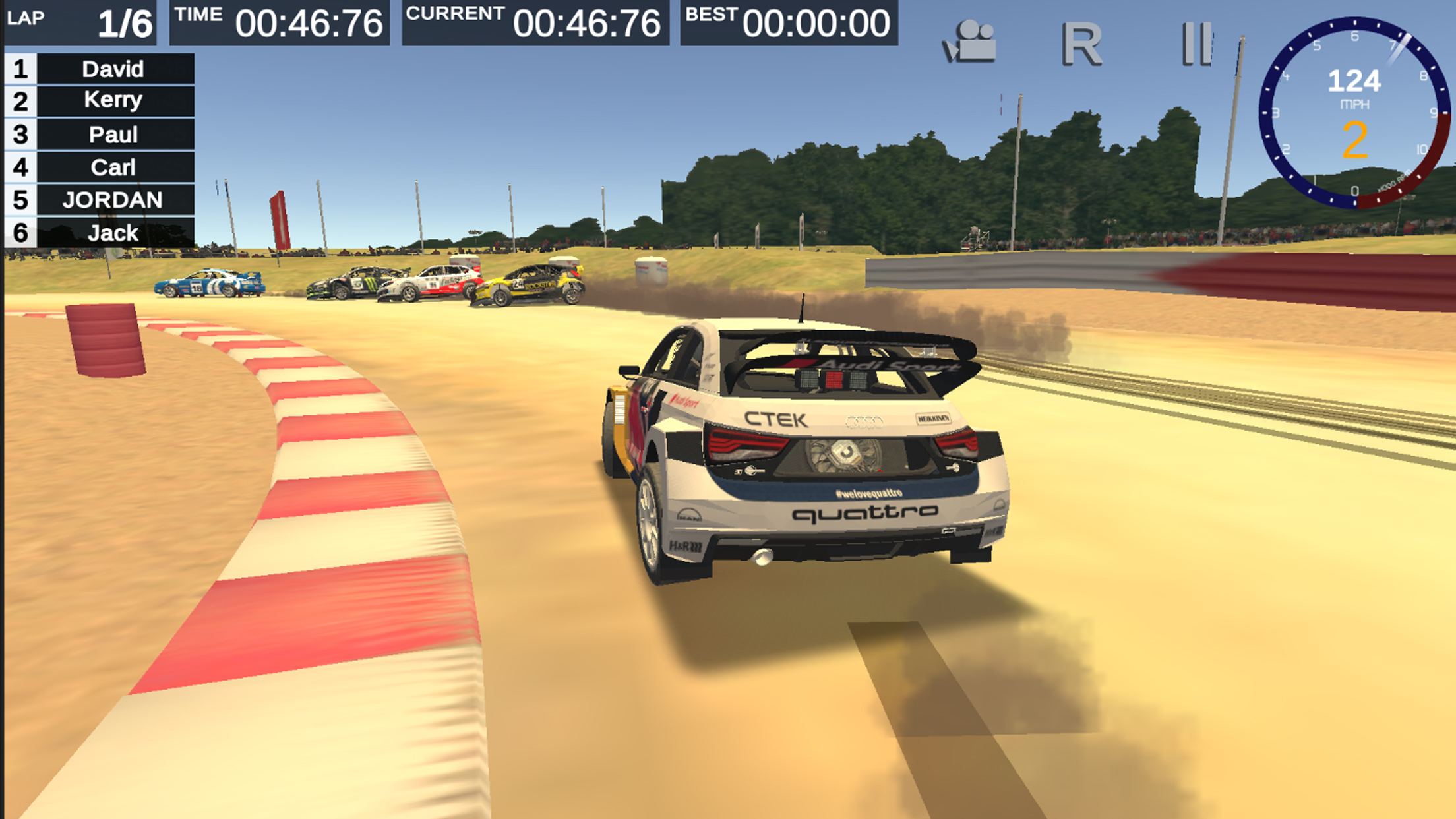Select David in the standings list
The image size is (1456, 819).
[113, 69]
